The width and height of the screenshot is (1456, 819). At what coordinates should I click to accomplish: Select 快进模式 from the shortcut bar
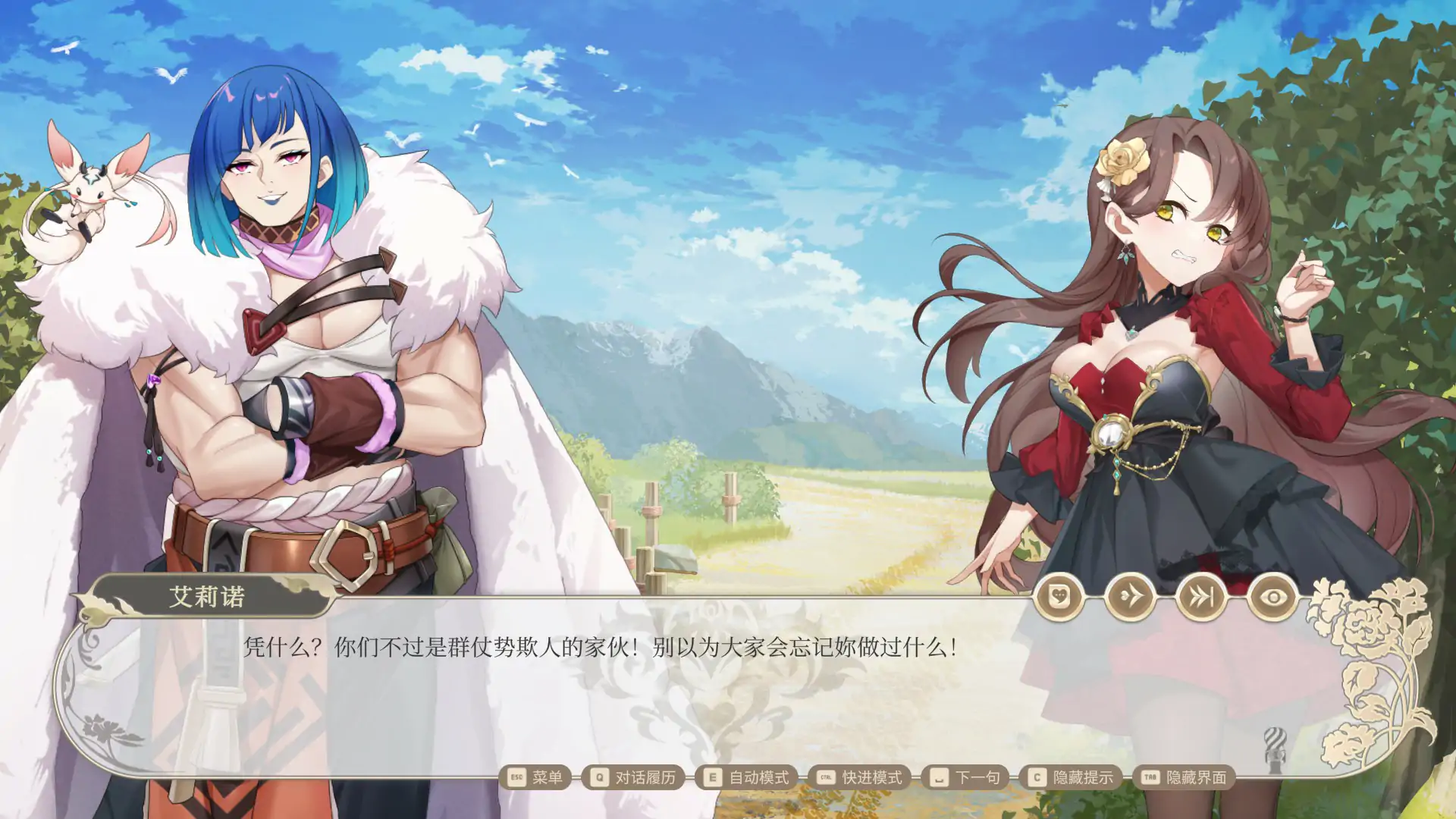(x=874, y=777)
